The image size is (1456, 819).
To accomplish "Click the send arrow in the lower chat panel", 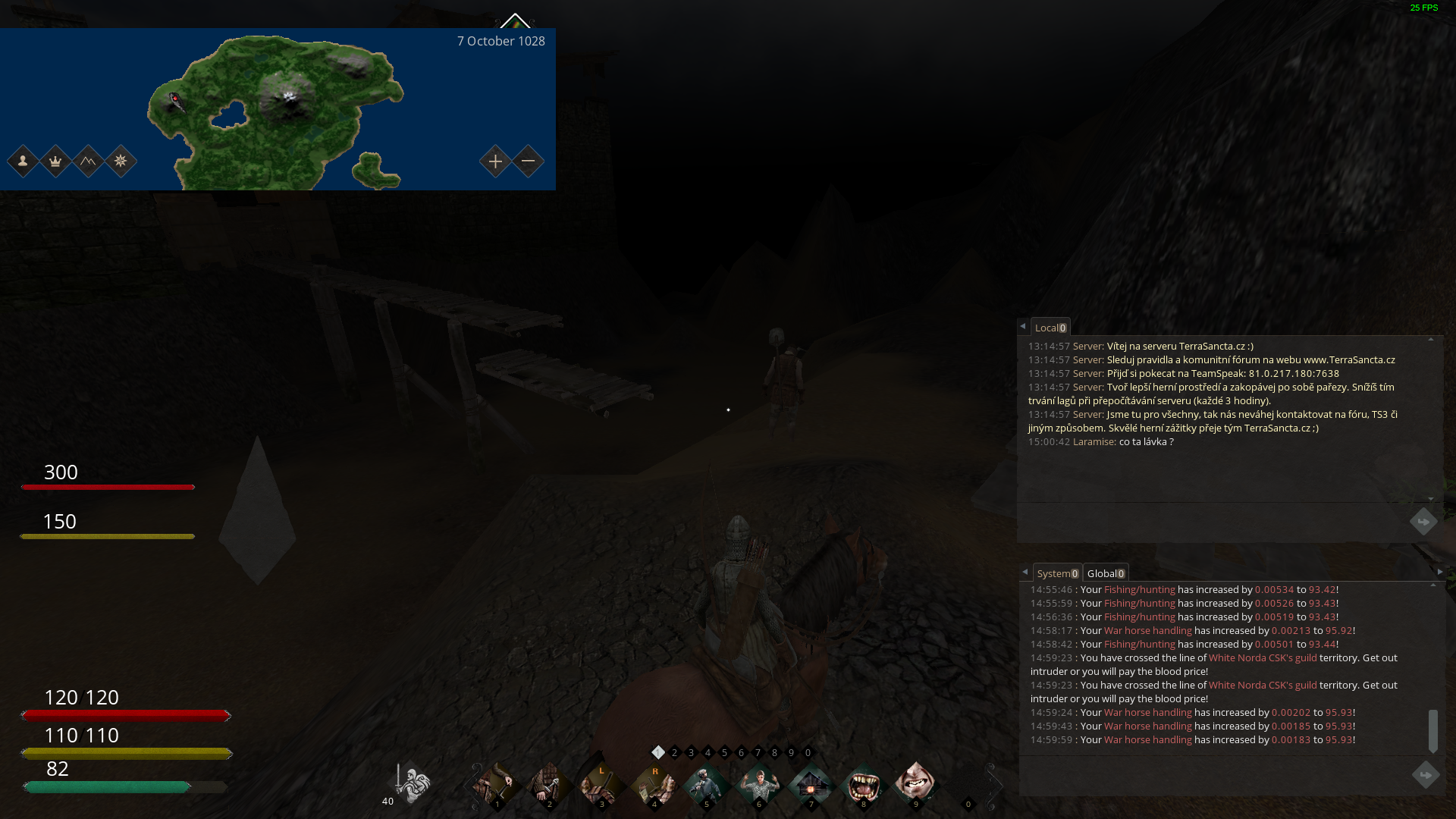I will 1425,775.
